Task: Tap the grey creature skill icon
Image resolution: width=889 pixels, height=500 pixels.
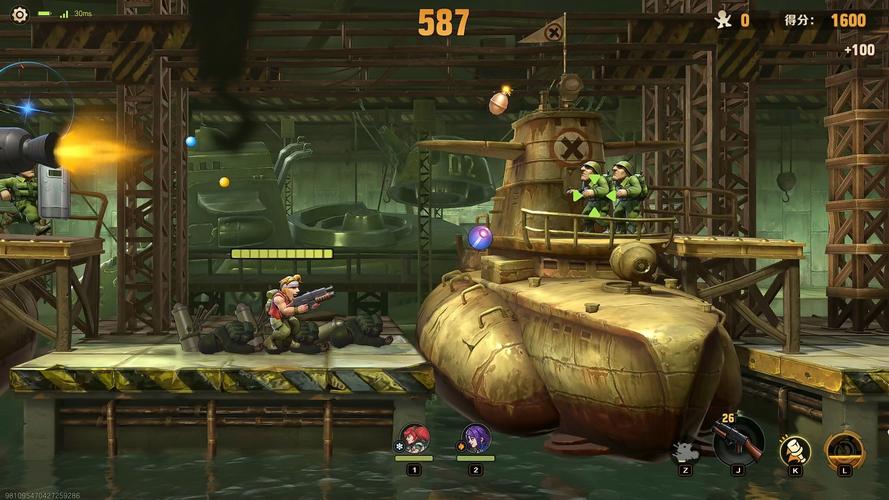Action: click(x=685, y=451)
